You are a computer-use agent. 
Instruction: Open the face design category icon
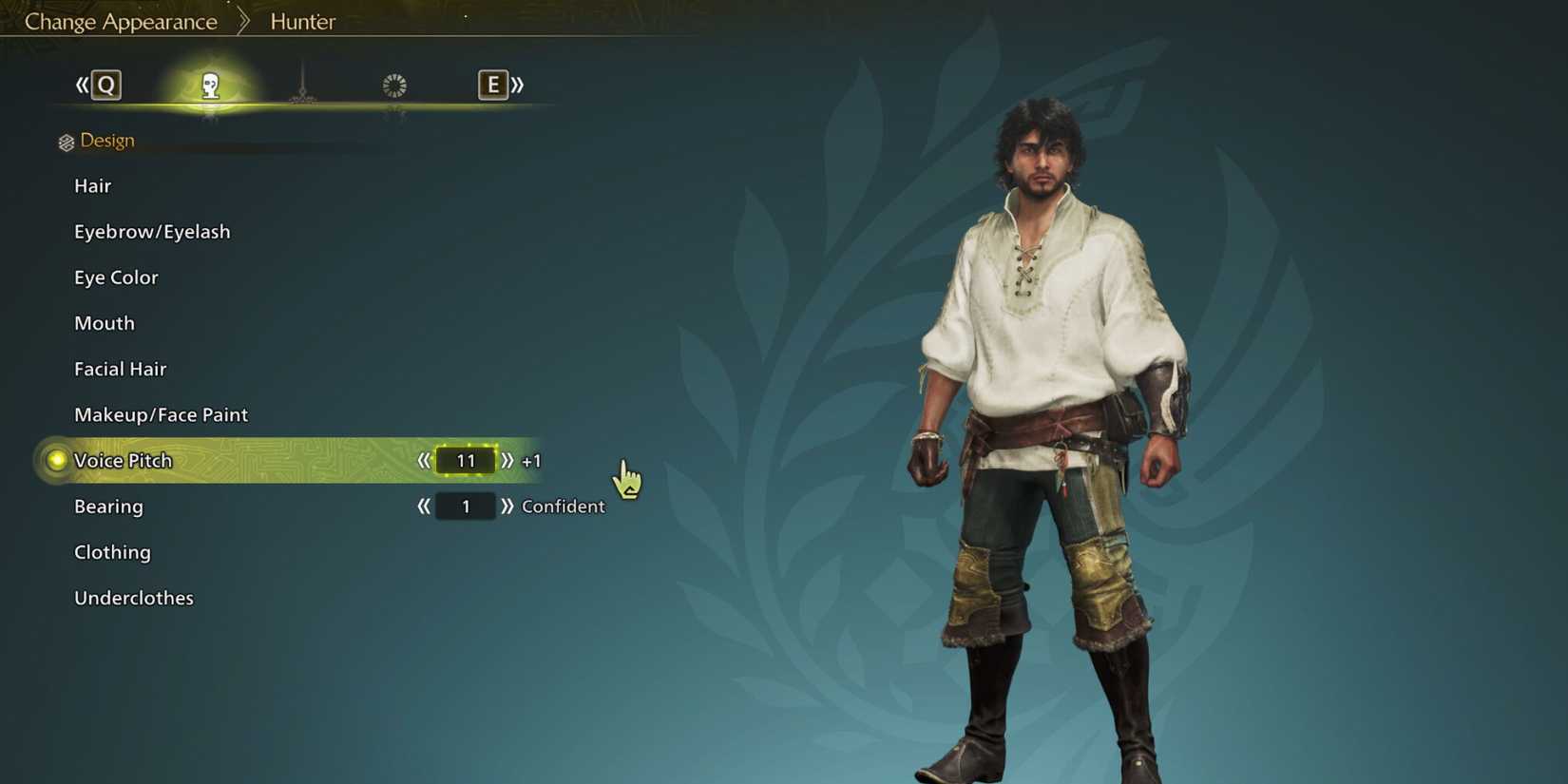pos(210,85)
